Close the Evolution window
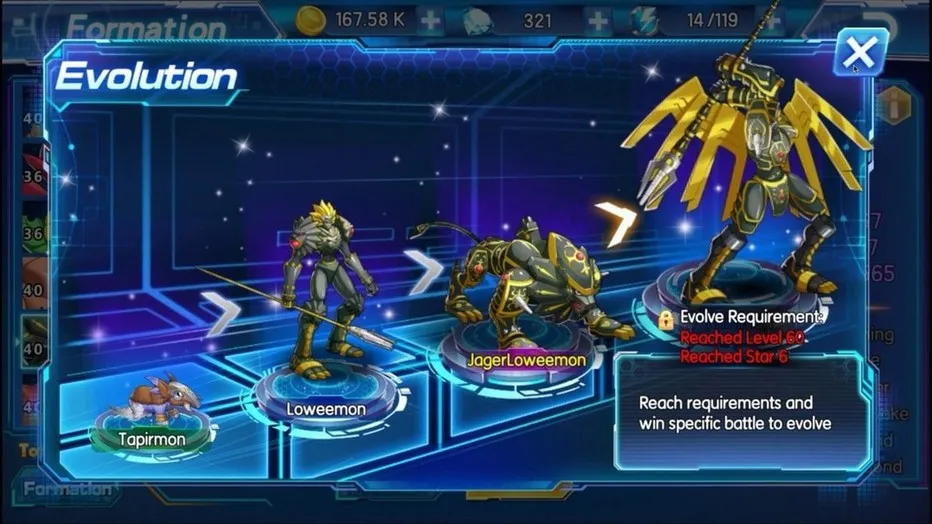Screen dimensions: 932x524 [858, 50]
